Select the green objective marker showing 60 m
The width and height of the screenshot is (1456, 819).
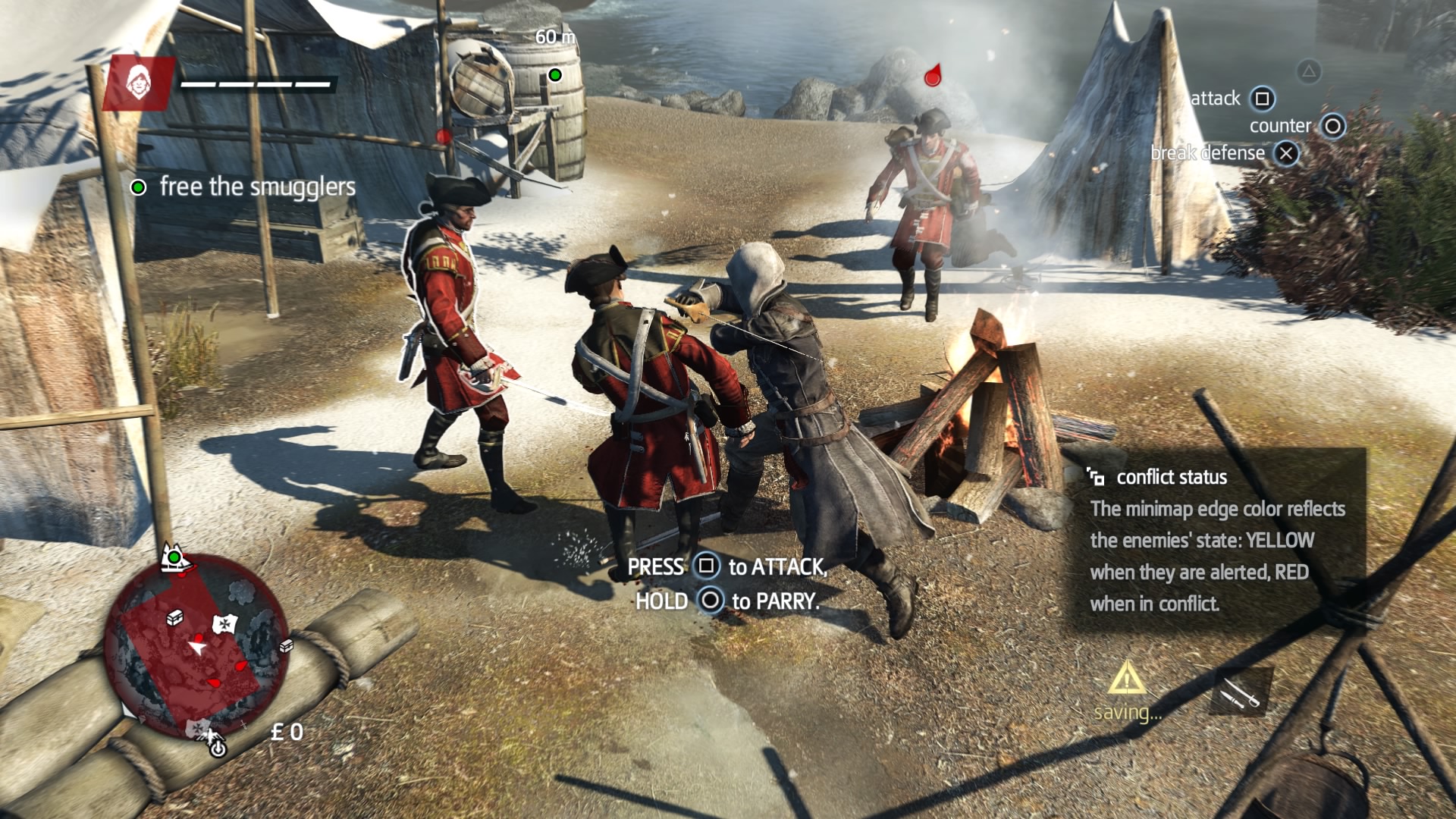tap(555, 74)
